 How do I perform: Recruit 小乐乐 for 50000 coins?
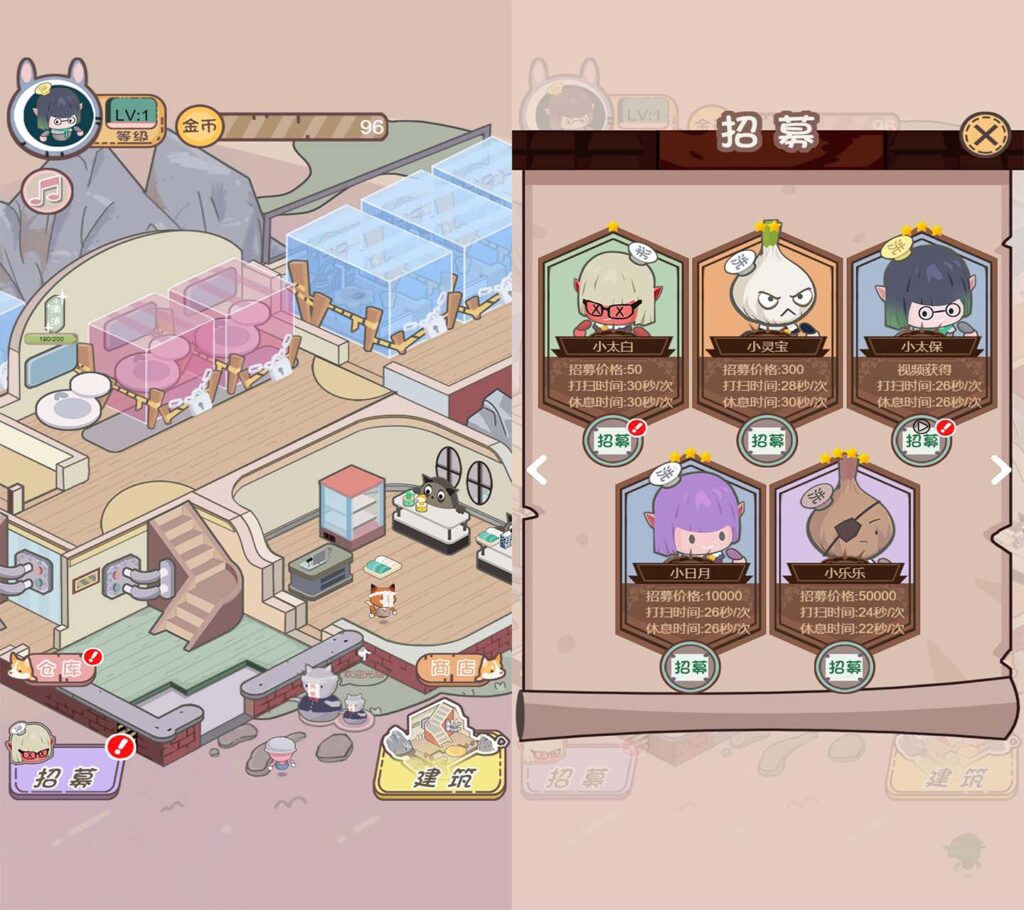tap(844, 667)
